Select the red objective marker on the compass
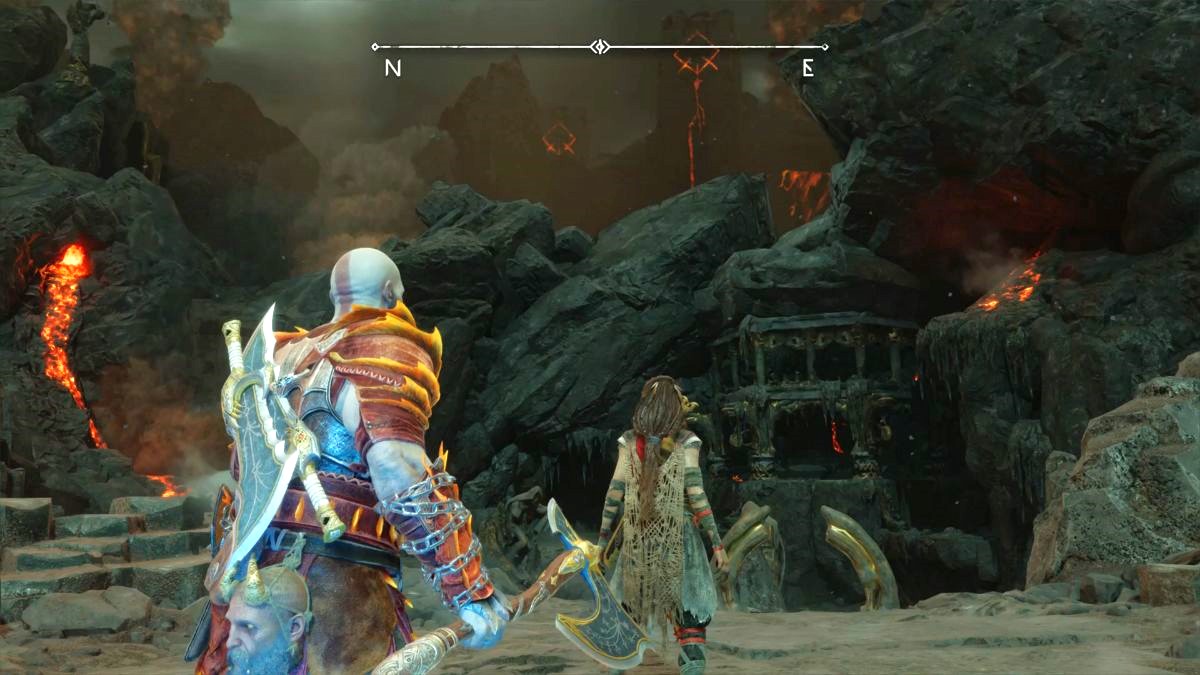1200x675 pixels. [x=696, y=55]
